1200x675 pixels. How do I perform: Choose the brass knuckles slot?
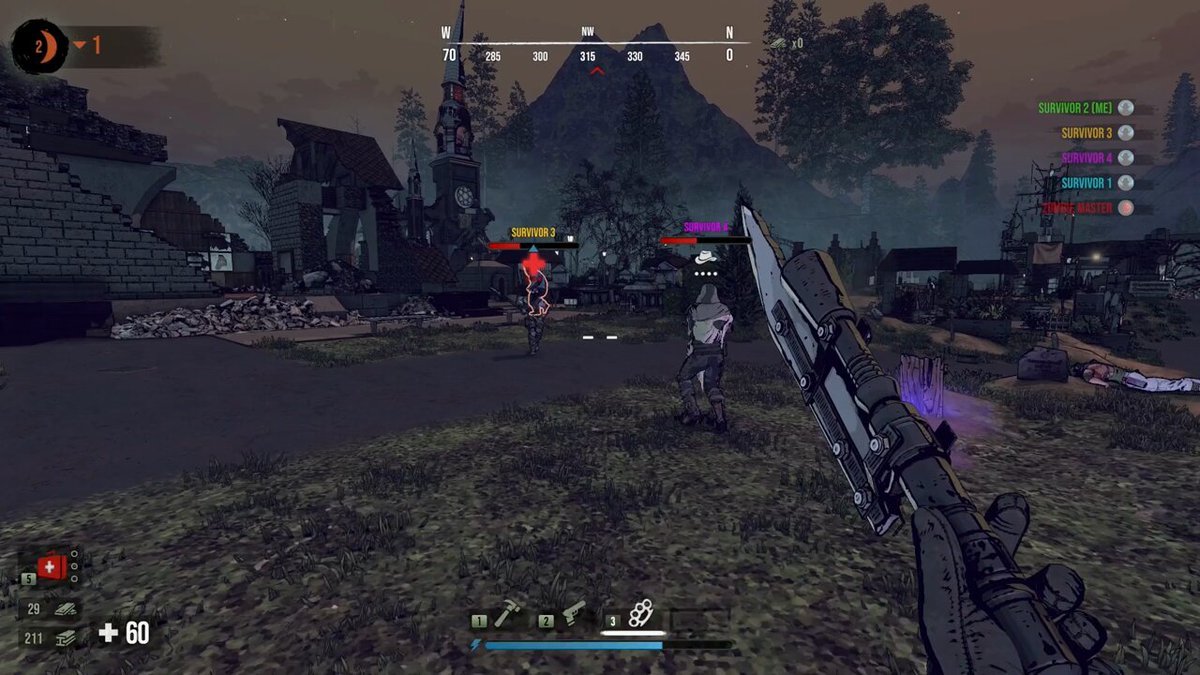pos(639,614)
